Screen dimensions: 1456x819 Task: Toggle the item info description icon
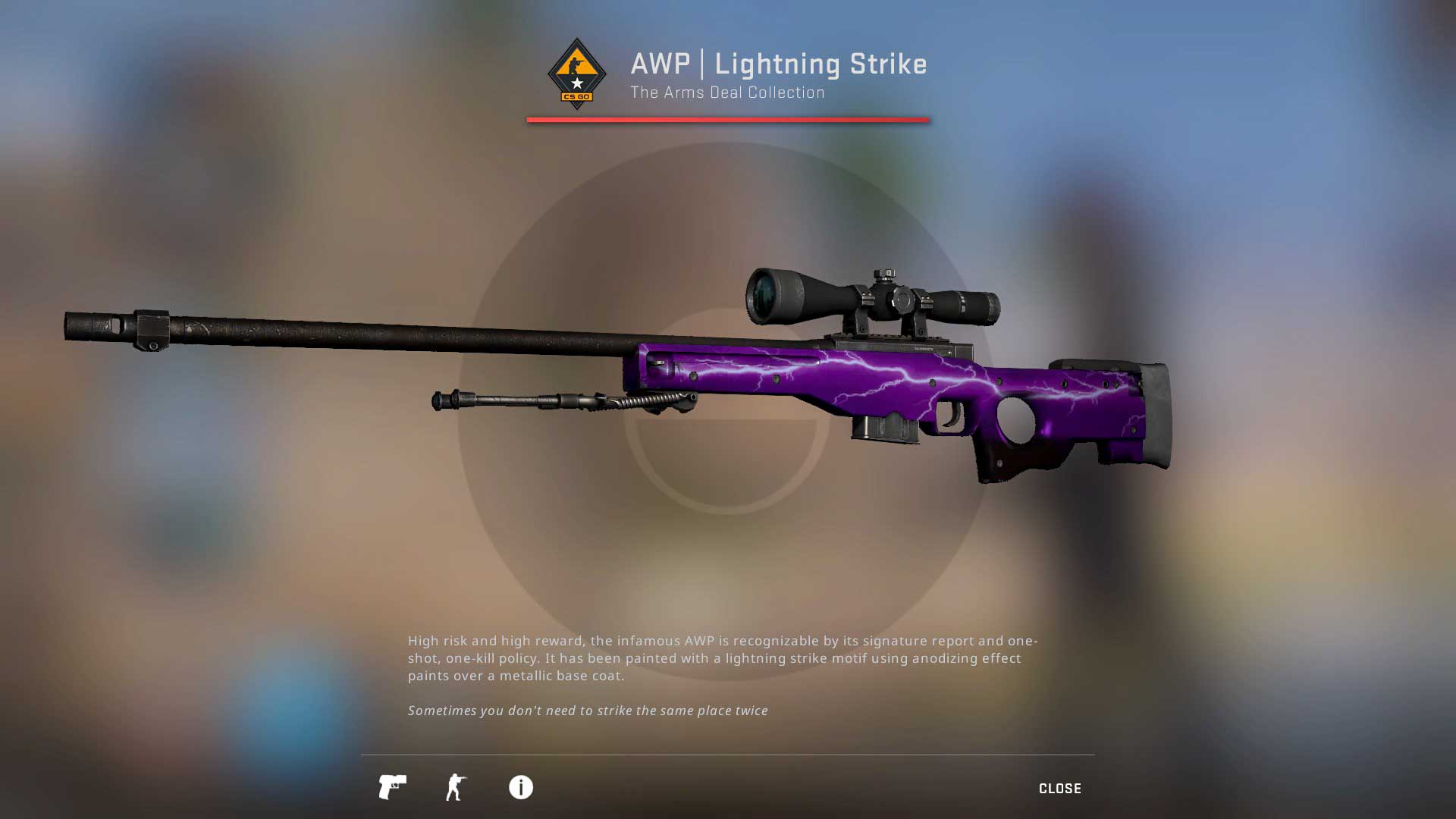tap(521, 787)
